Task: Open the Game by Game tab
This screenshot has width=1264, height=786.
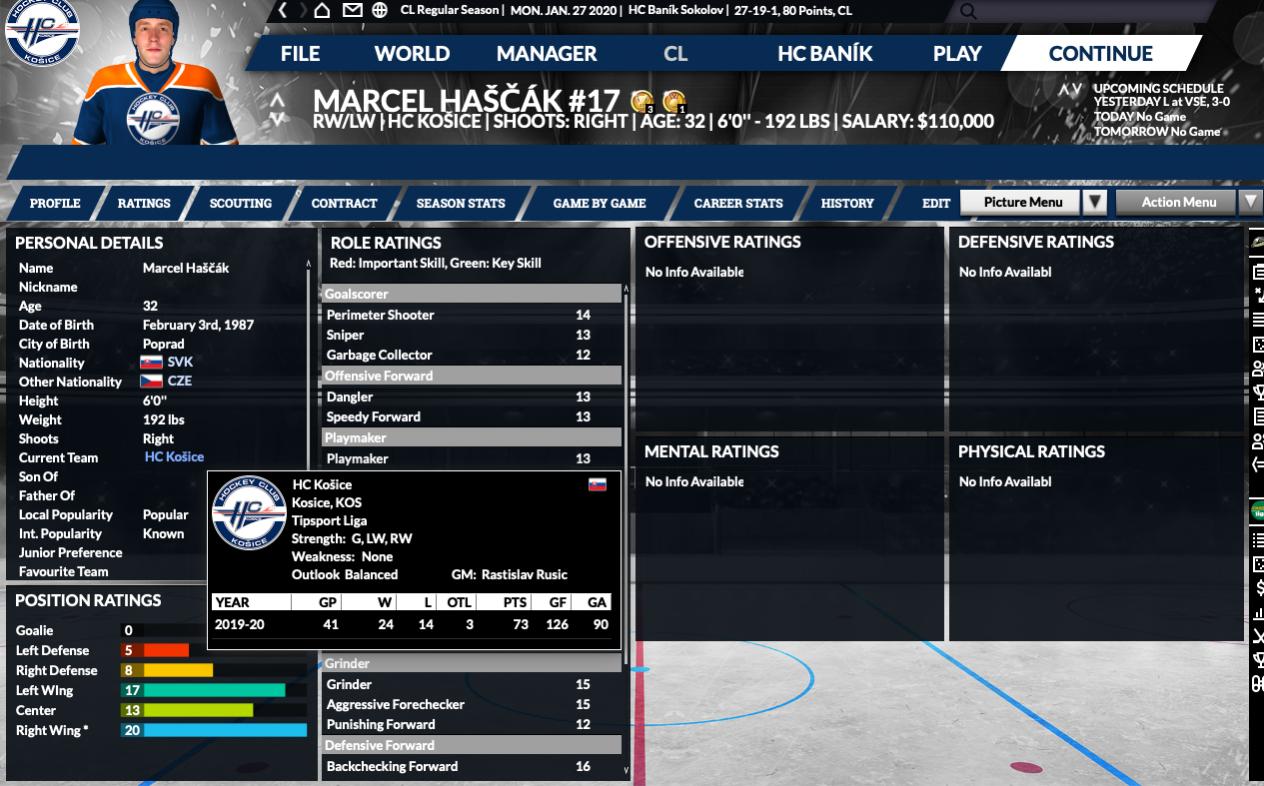Action: [599, 203]
